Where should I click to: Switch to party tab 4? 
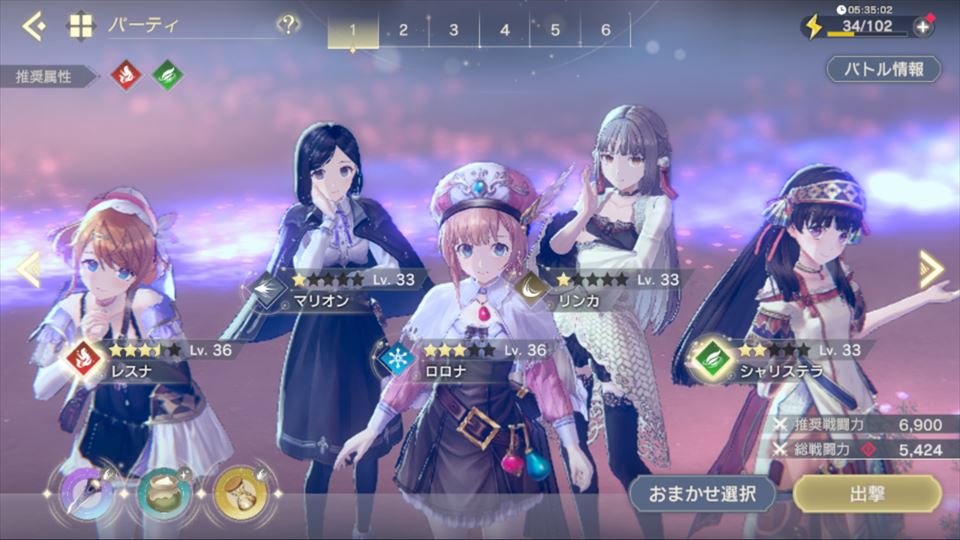(x=505, y=30)
